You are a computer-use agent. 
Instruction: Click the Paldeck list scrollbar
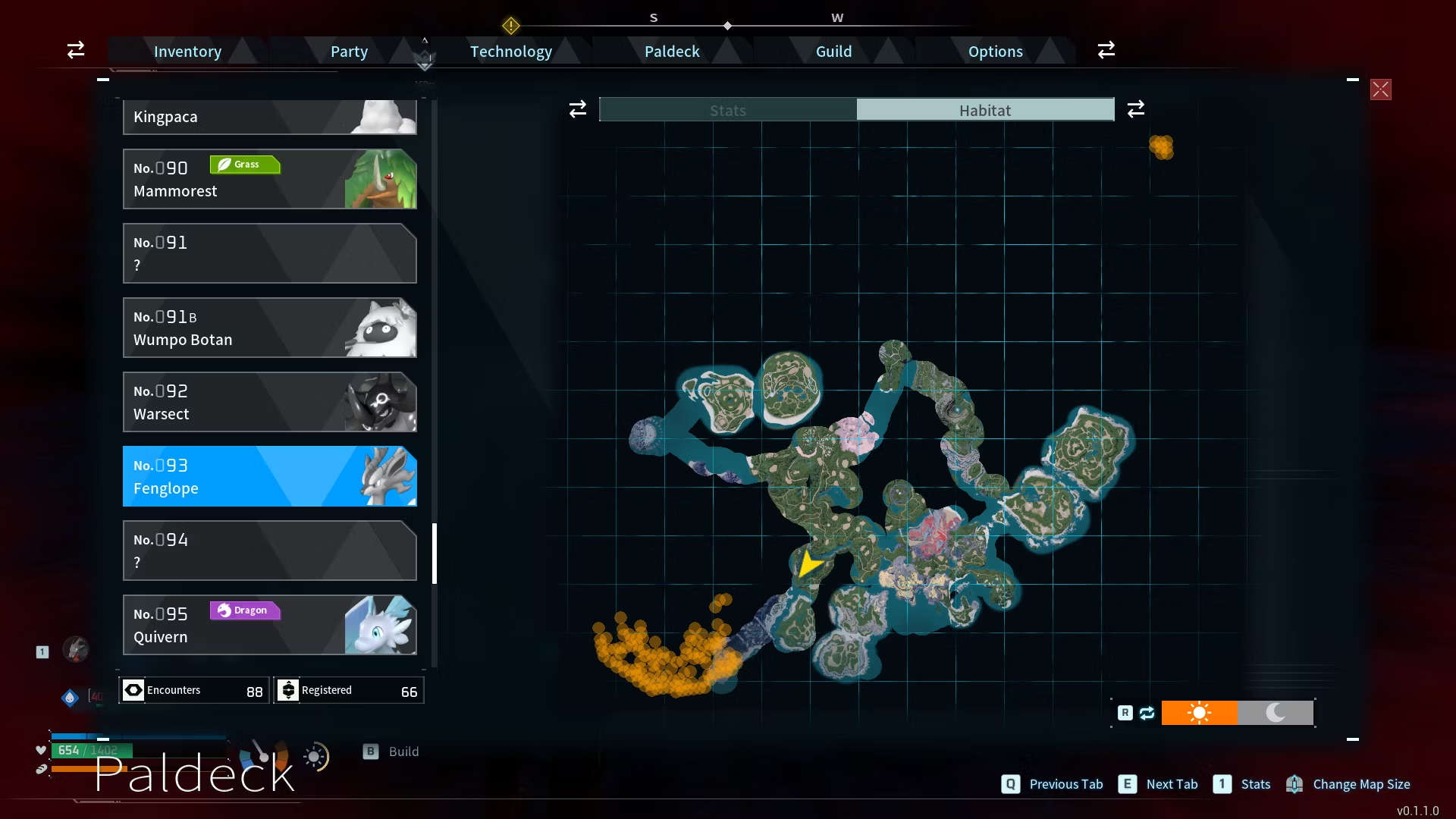[x=435, y=554]
